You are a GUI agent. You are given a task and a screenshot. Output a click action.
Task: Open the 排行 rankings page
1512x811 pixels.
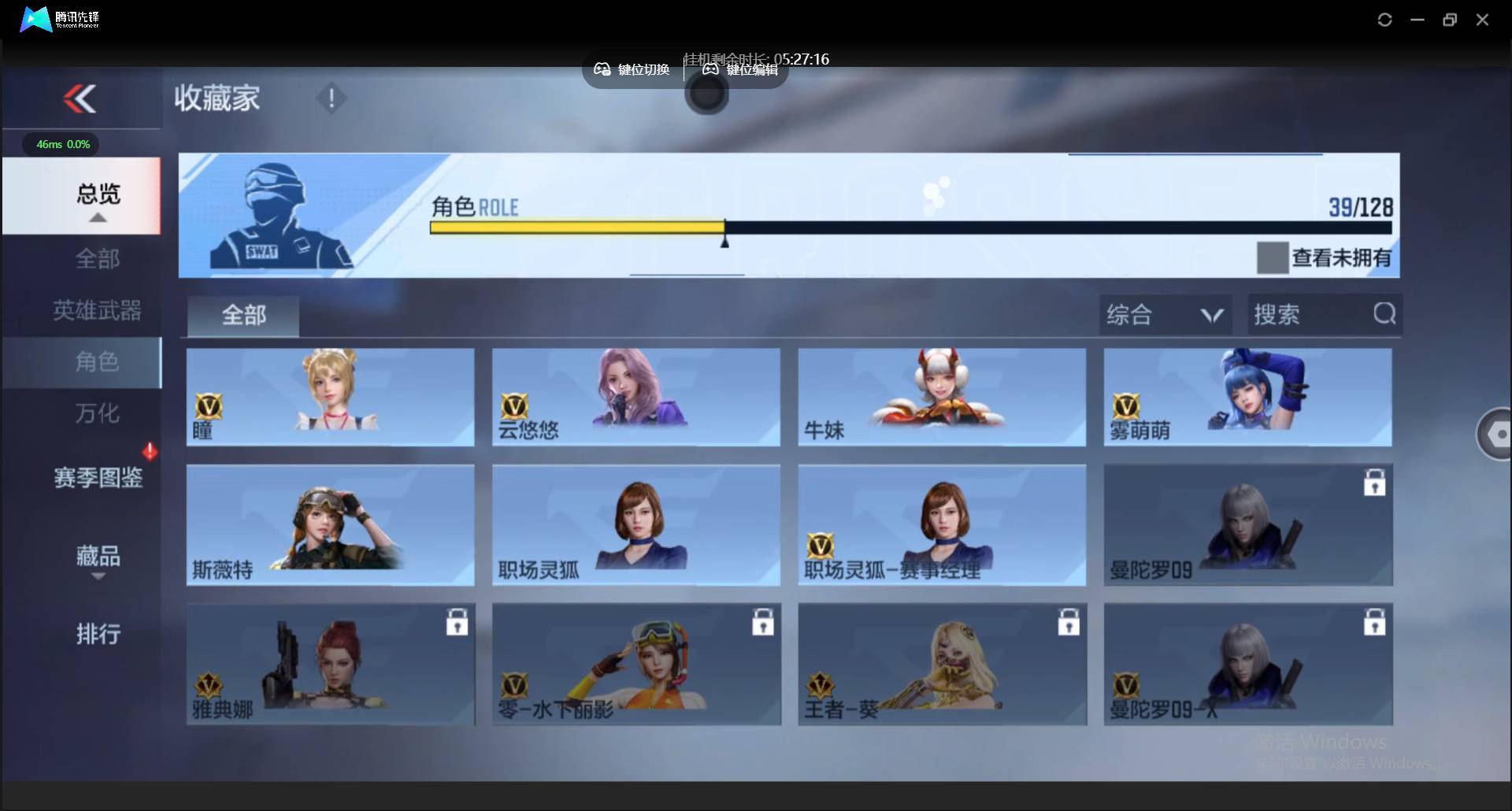click(98, 634)
